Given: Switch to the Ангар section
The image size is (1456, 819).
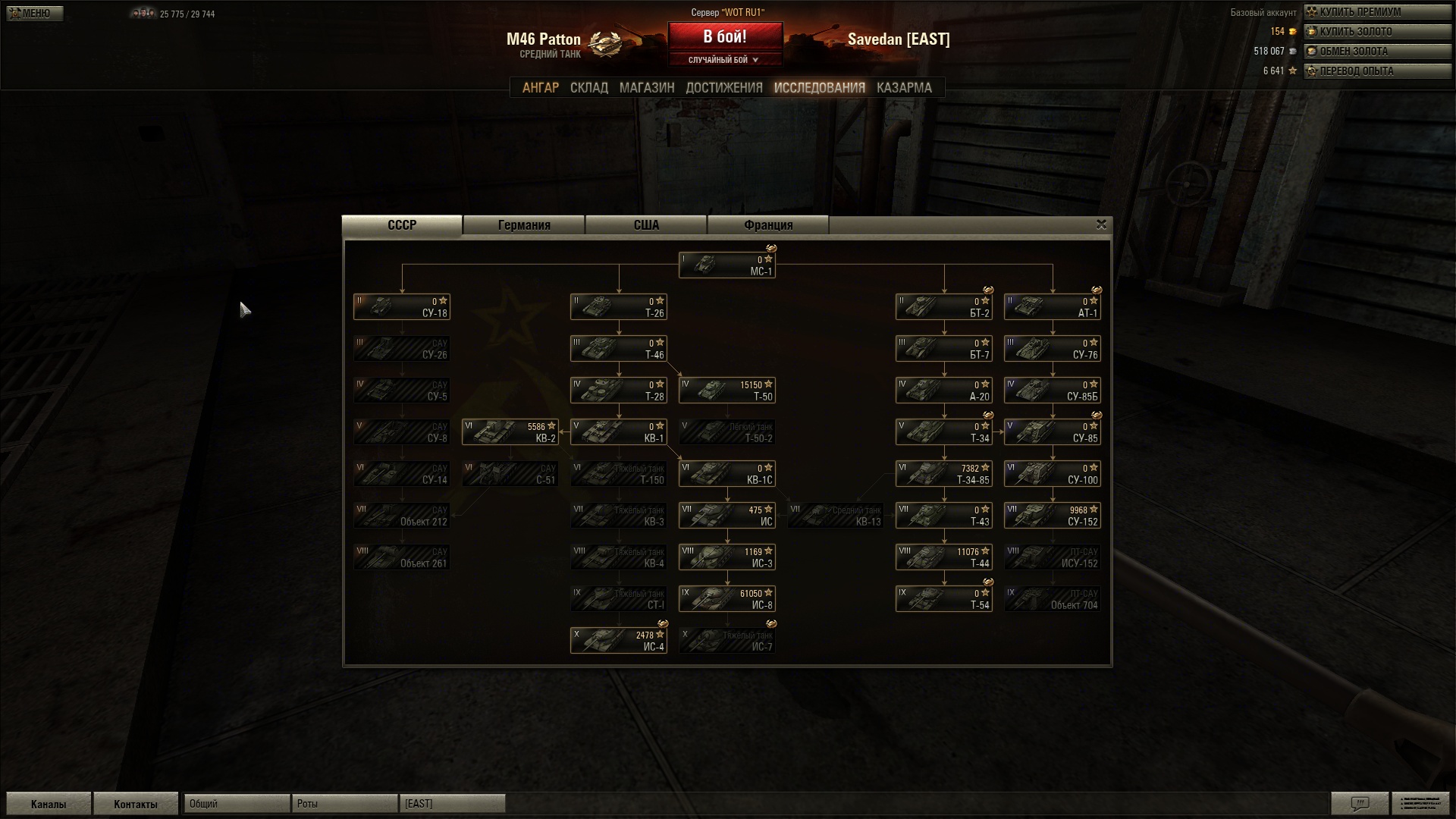Looking at the screenshot, I should 540,88.
